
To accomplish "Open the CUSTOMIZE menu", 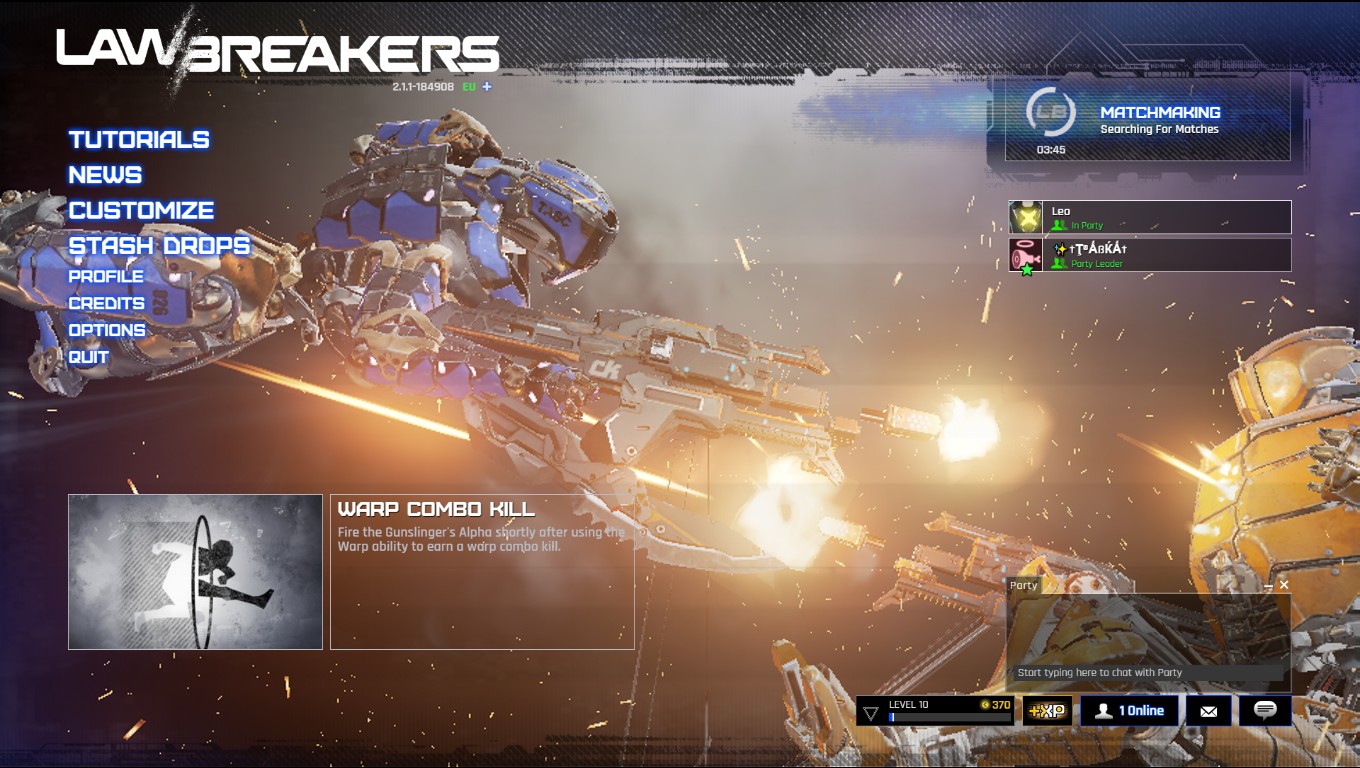I will [x=140, y=210].
